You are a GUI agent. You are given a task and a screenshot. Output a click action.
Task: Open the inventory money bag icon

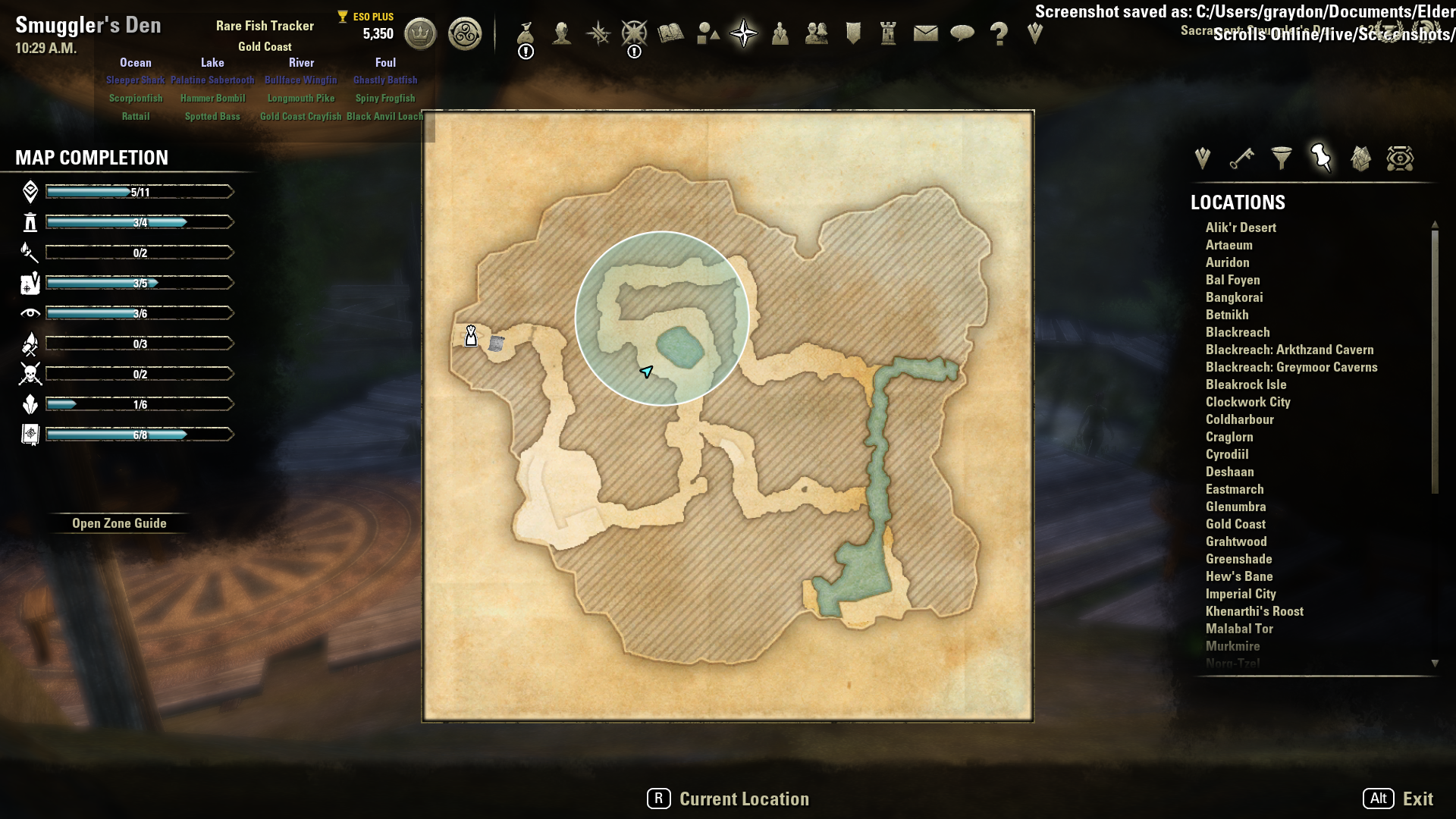pos(526,34)
